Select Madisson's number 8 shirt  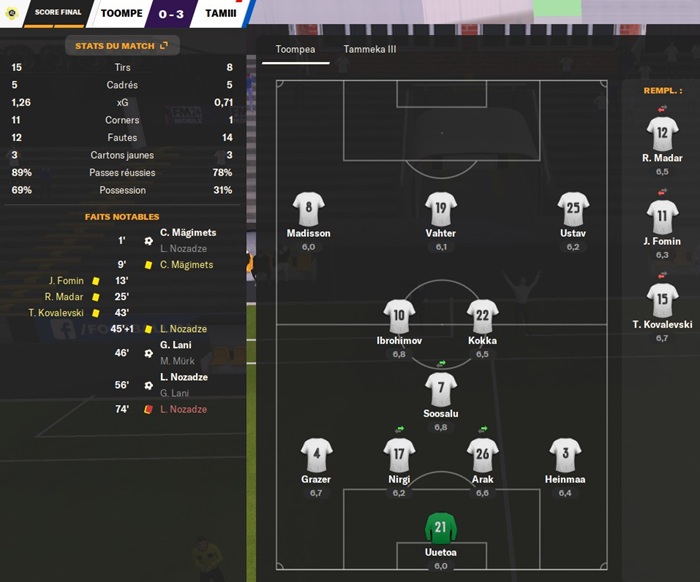click(x=308, y=209)
